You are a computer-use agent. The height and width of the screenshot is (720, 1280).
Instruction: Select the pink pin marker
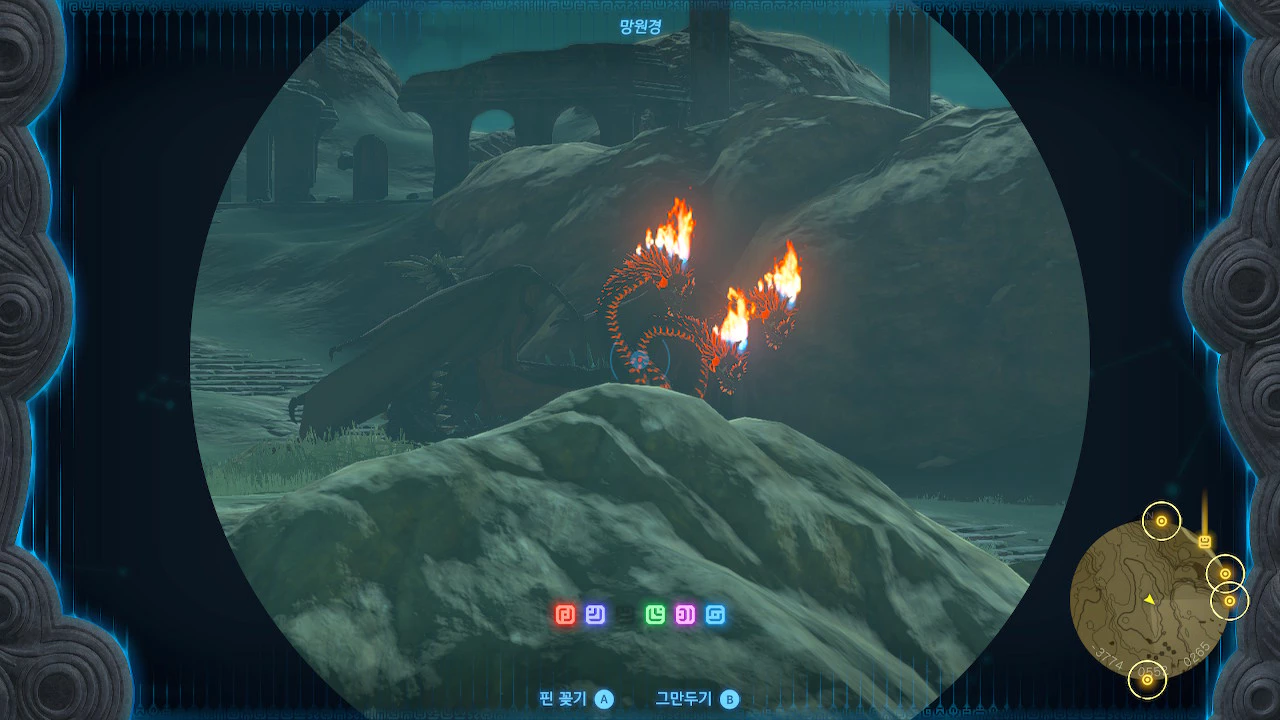point(685,614)
